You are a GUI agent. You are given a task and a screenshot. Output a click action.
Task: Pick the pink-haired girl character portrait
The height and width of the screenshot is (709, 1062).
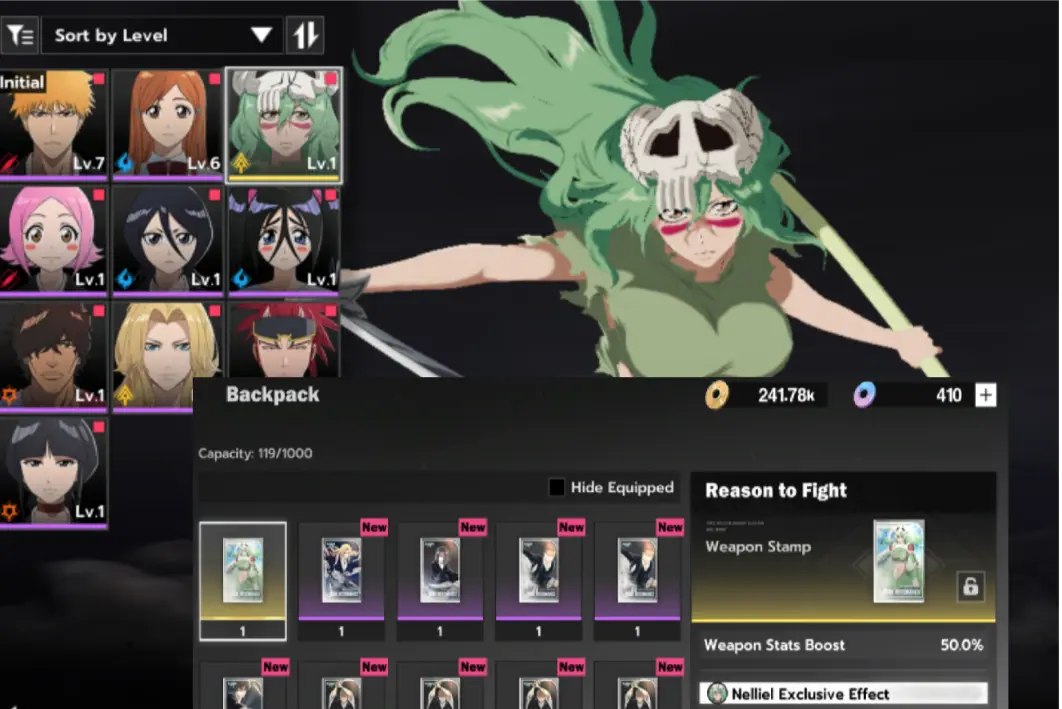click(52, 240)
